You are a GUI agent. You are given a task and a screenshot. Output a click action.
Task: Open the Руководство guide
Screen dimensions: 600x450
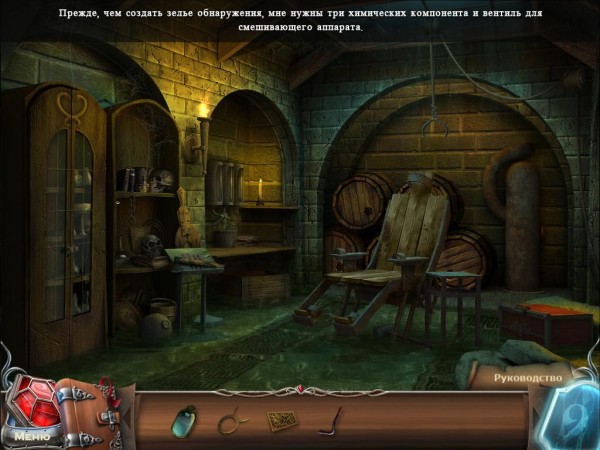tap(528, 378)
